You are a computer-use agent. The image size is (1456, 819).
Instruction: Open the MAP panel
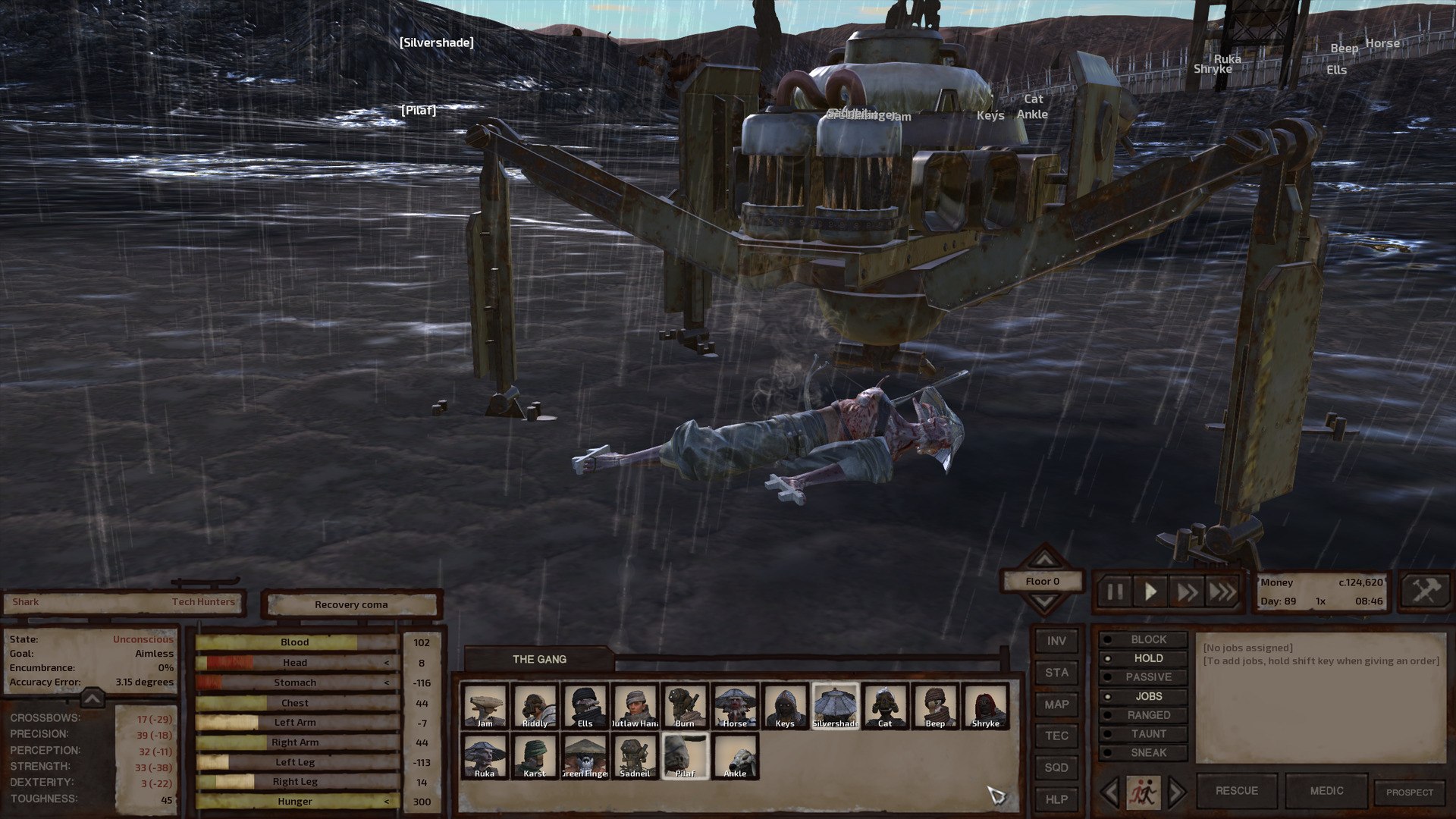(1056, 704)
